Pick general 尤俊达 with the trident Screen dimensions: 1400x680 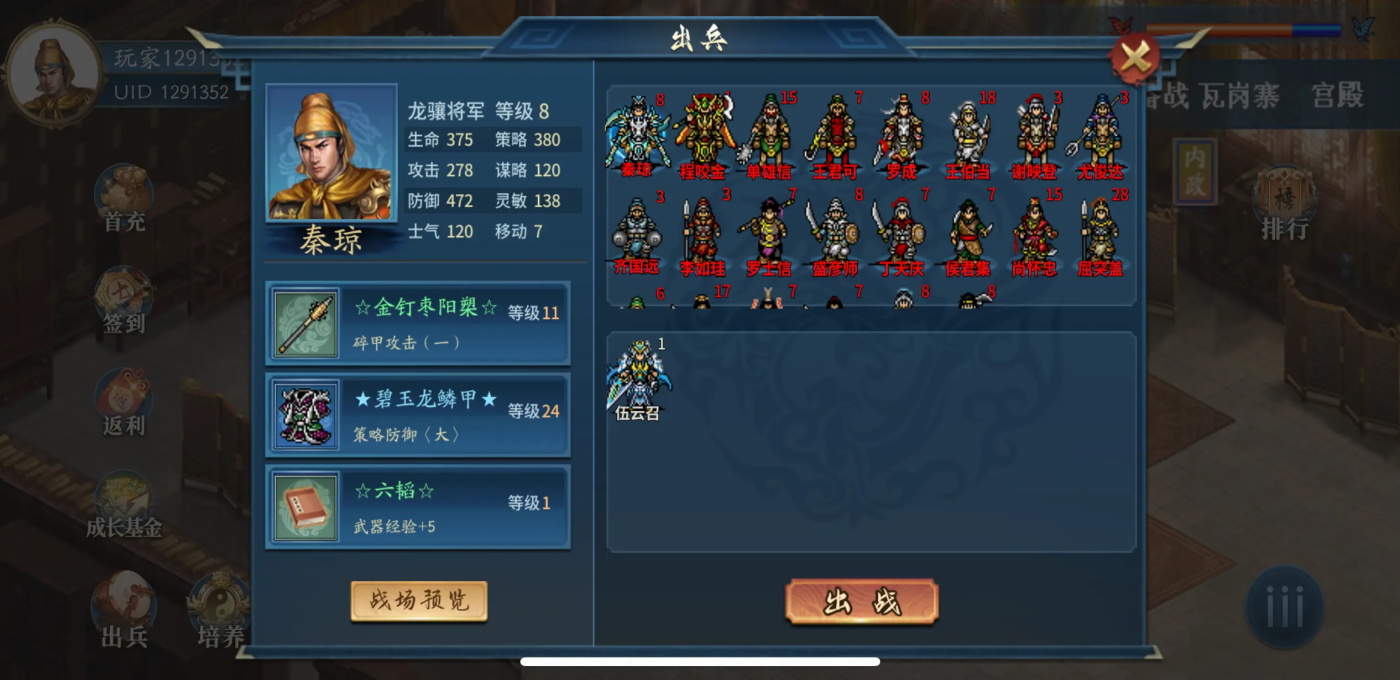click(1099, 135)
